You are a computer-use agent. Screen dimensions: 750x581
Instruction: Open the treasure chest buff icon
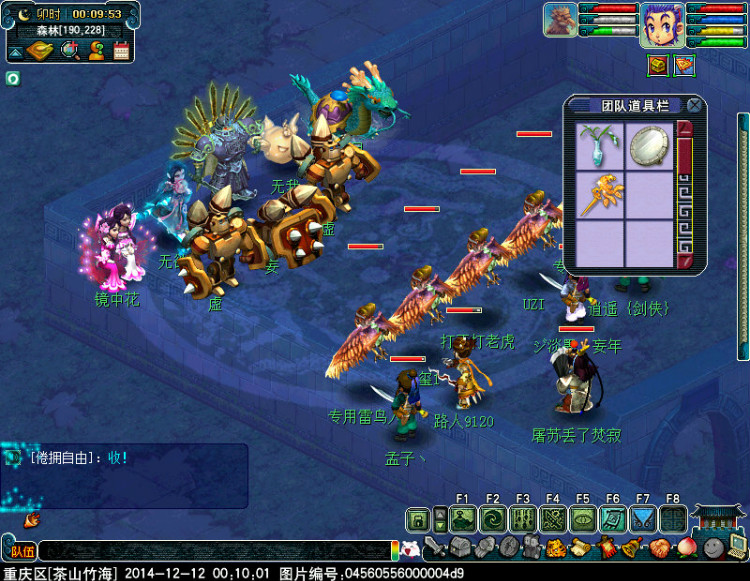tap(658, 66)
